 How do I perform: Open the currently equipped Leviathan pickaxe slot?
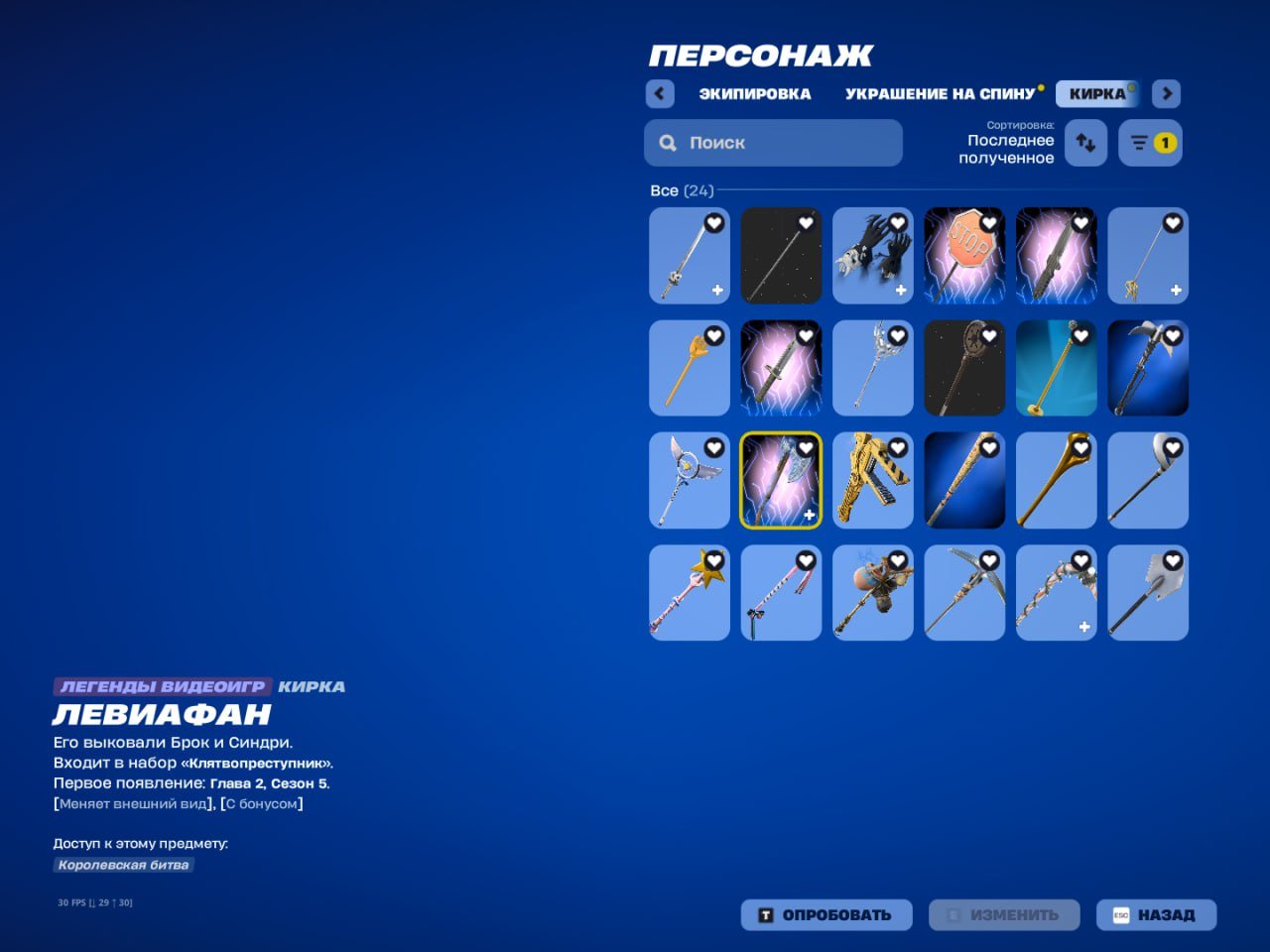click(780, 480)
